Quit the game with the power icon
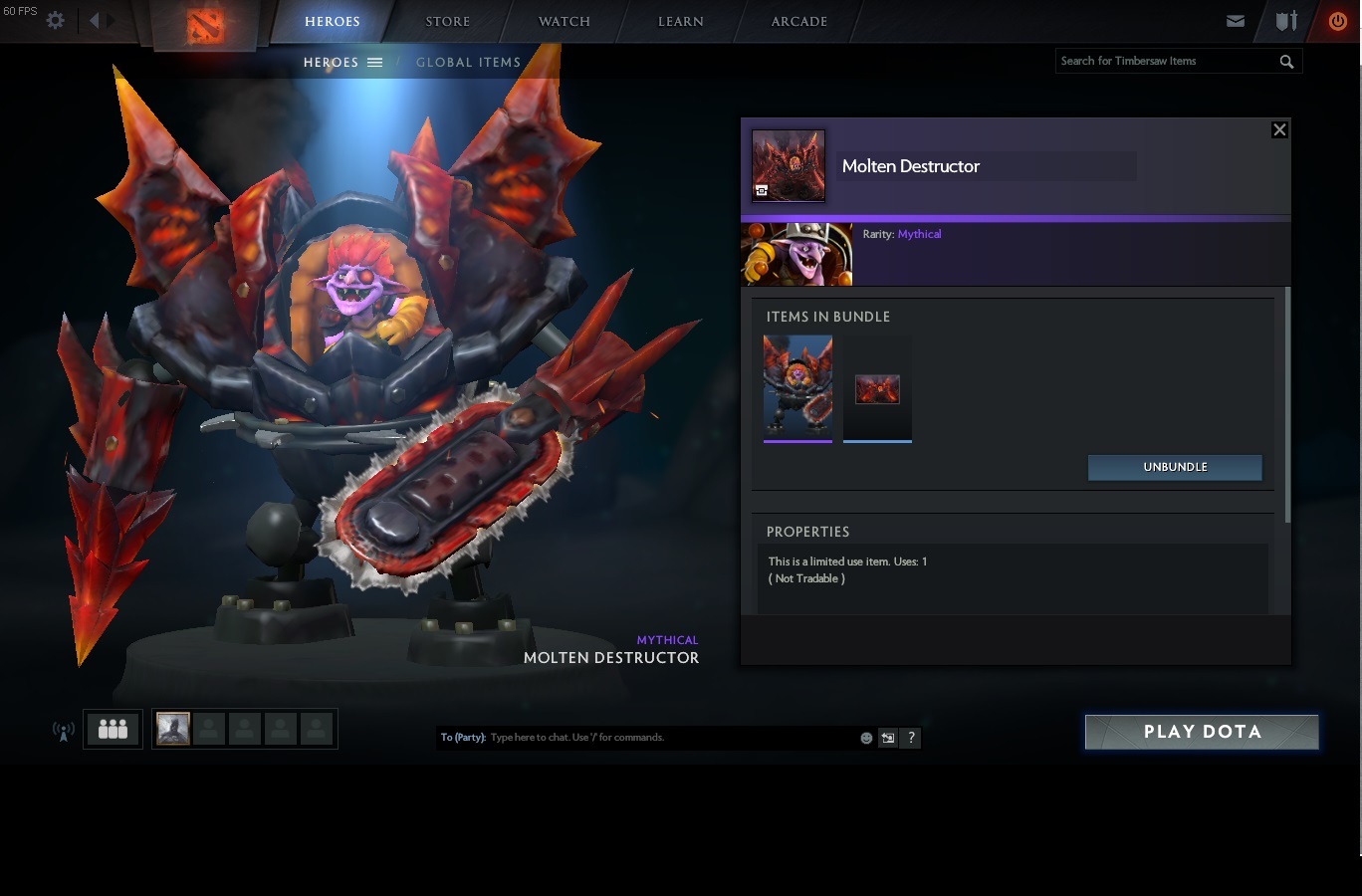1362x896 pixels. [x=1337, y=21]
